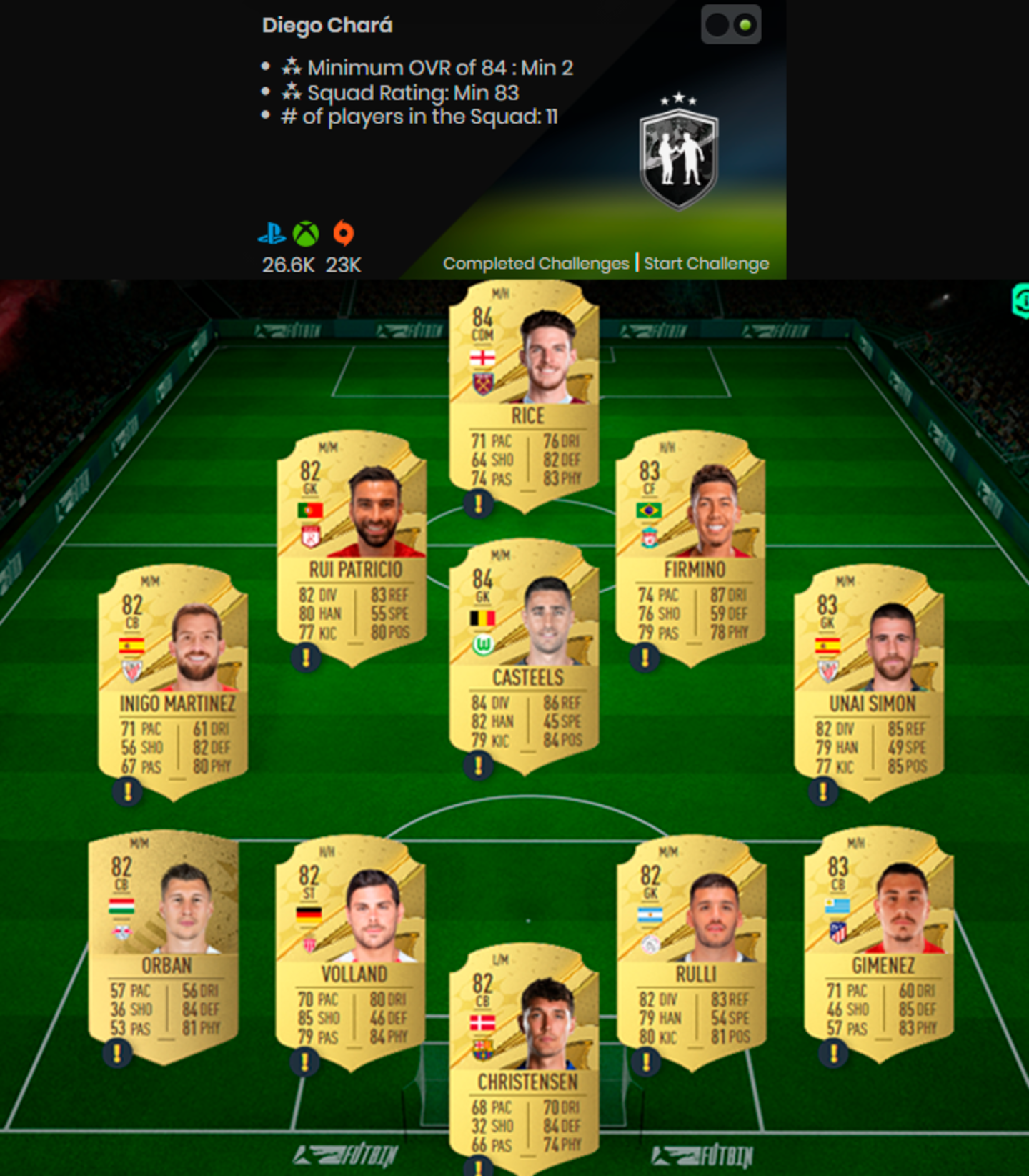Expand the info marker under Gimenez's card
The image size is (1029, 1176).
click(833, 1054)
